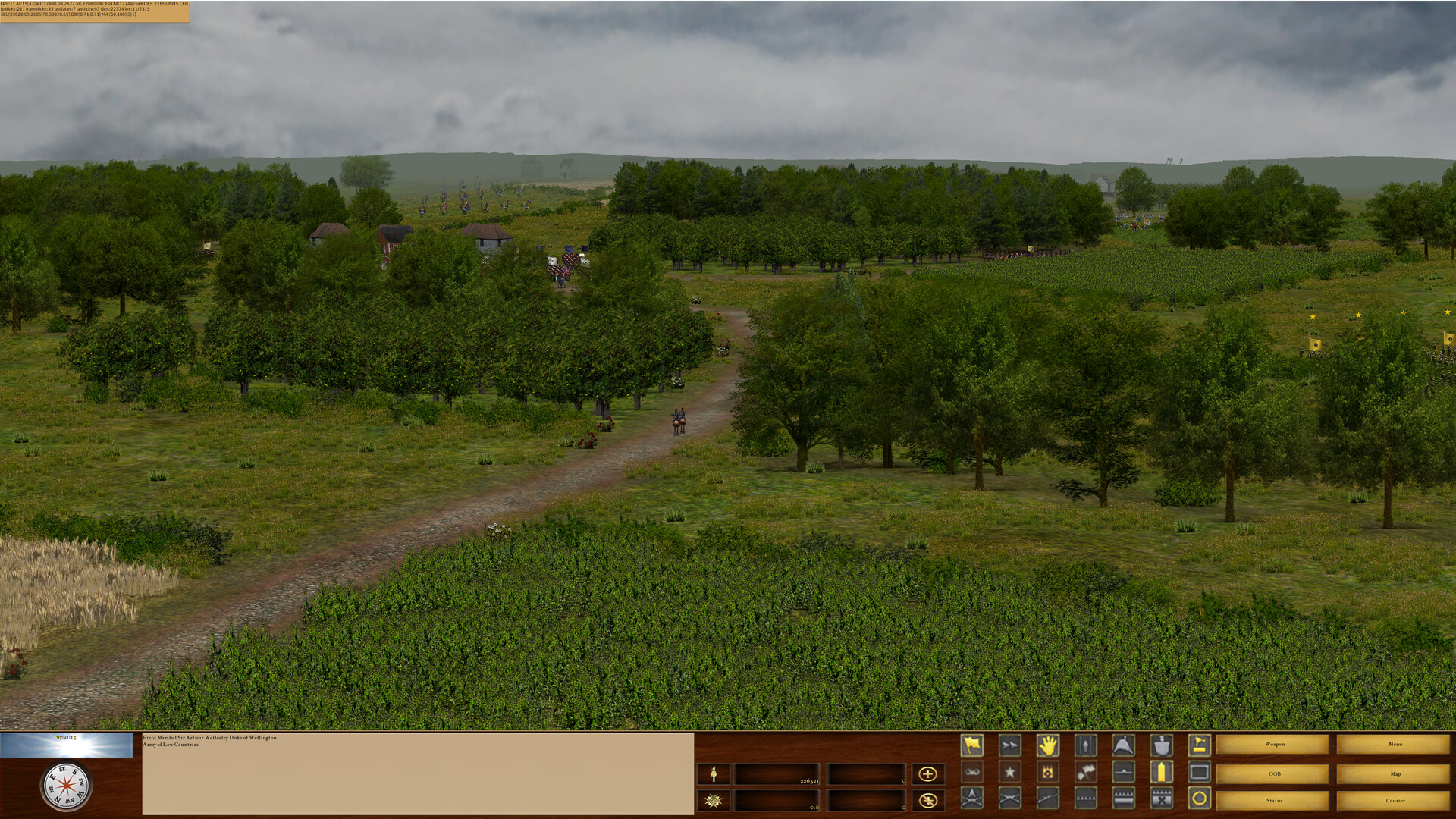The height and width of the screenshot is (819, 1456).
Task: Select the yellow hand halt tool
Action: 1048,745
